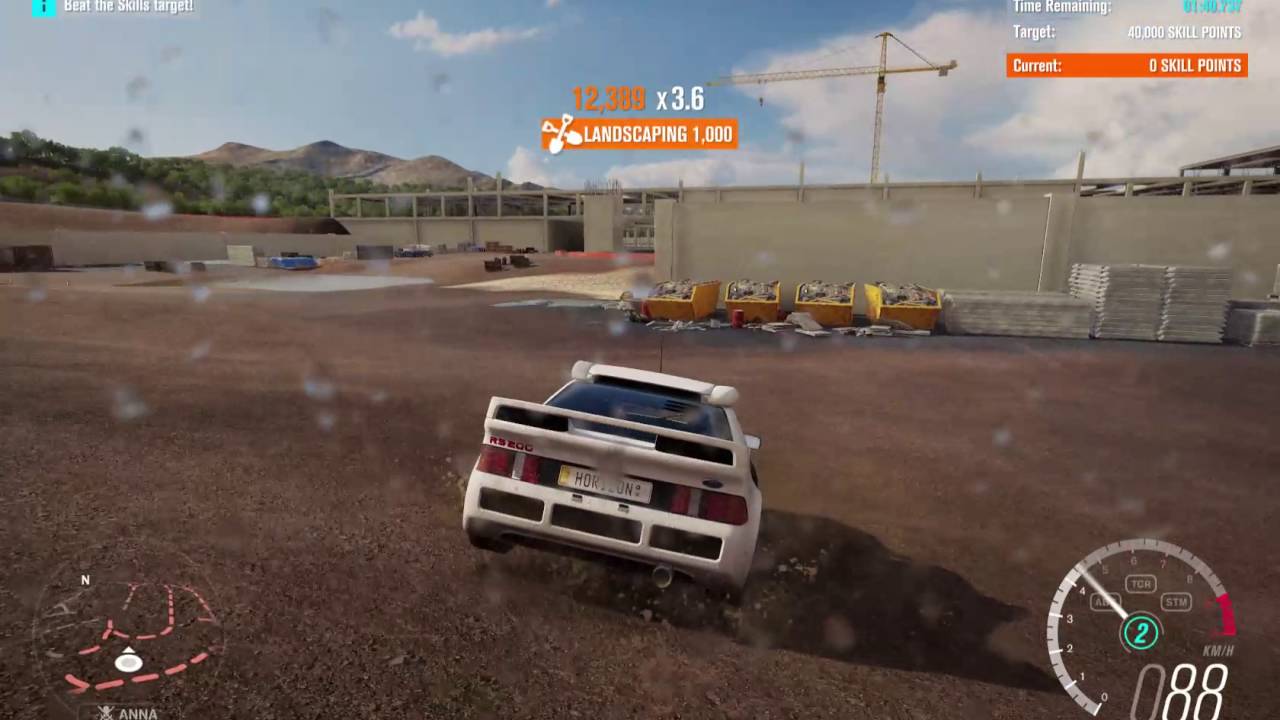
Task: Toggle the STM indicator on the speedometer
Action: pyautogui.click(x=1176, y=602)
